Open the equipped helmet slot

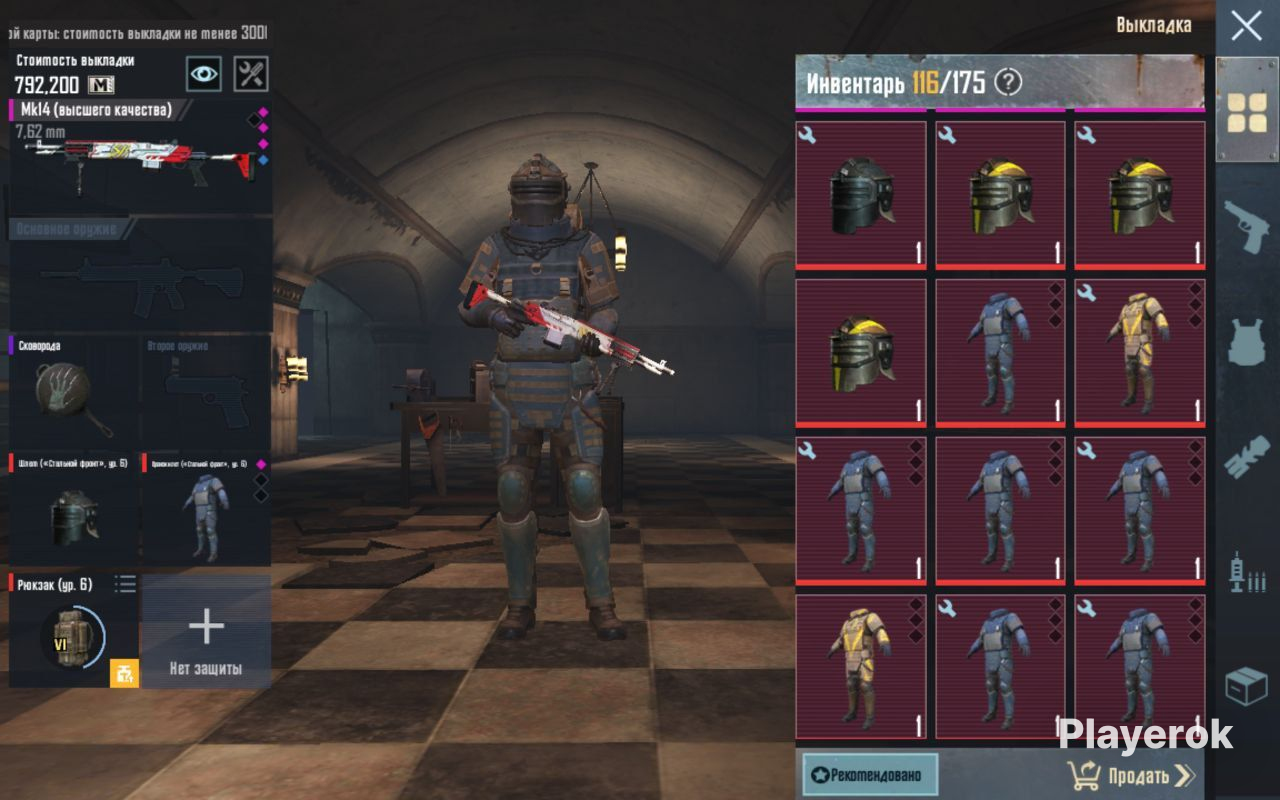click(74, 510)
